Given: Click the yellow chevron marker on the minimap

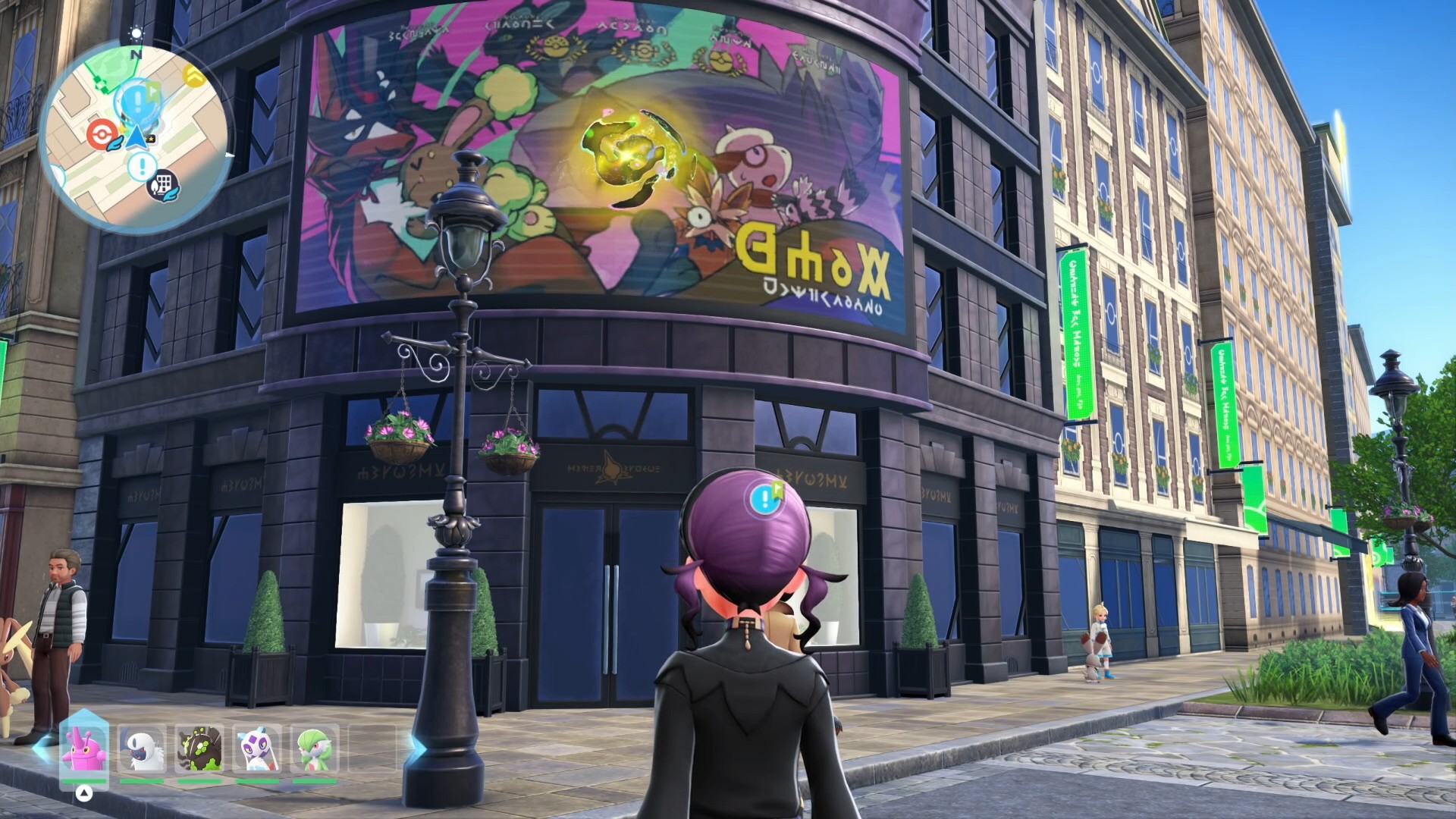Looking at the screenshot, I should tap(195, 75).
